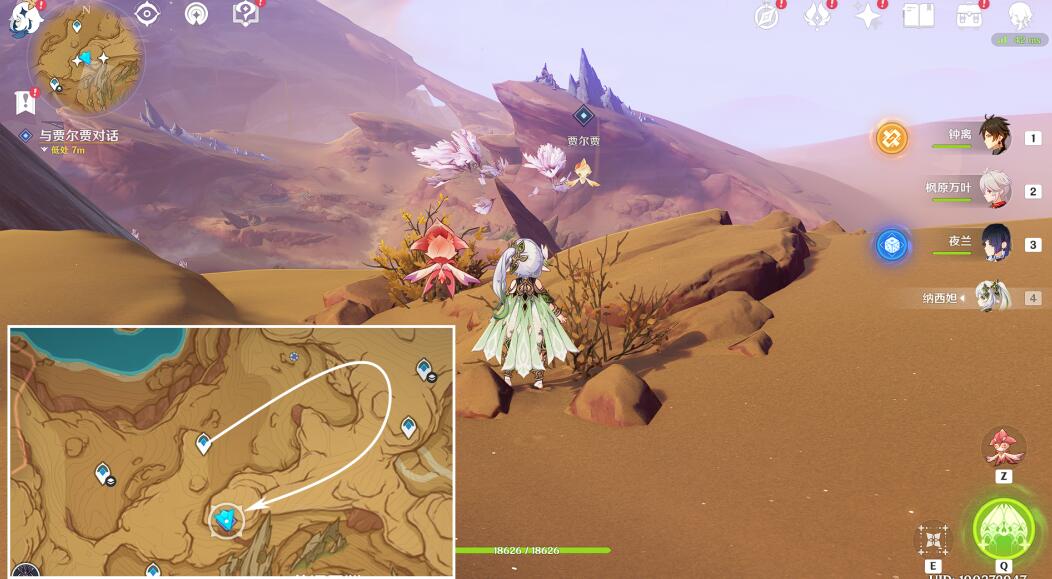Image resolution: width=1052 pixels, height=579 pixels.
Task: Open the quest bookmark icon beside minimap
Action: [25, 101]
